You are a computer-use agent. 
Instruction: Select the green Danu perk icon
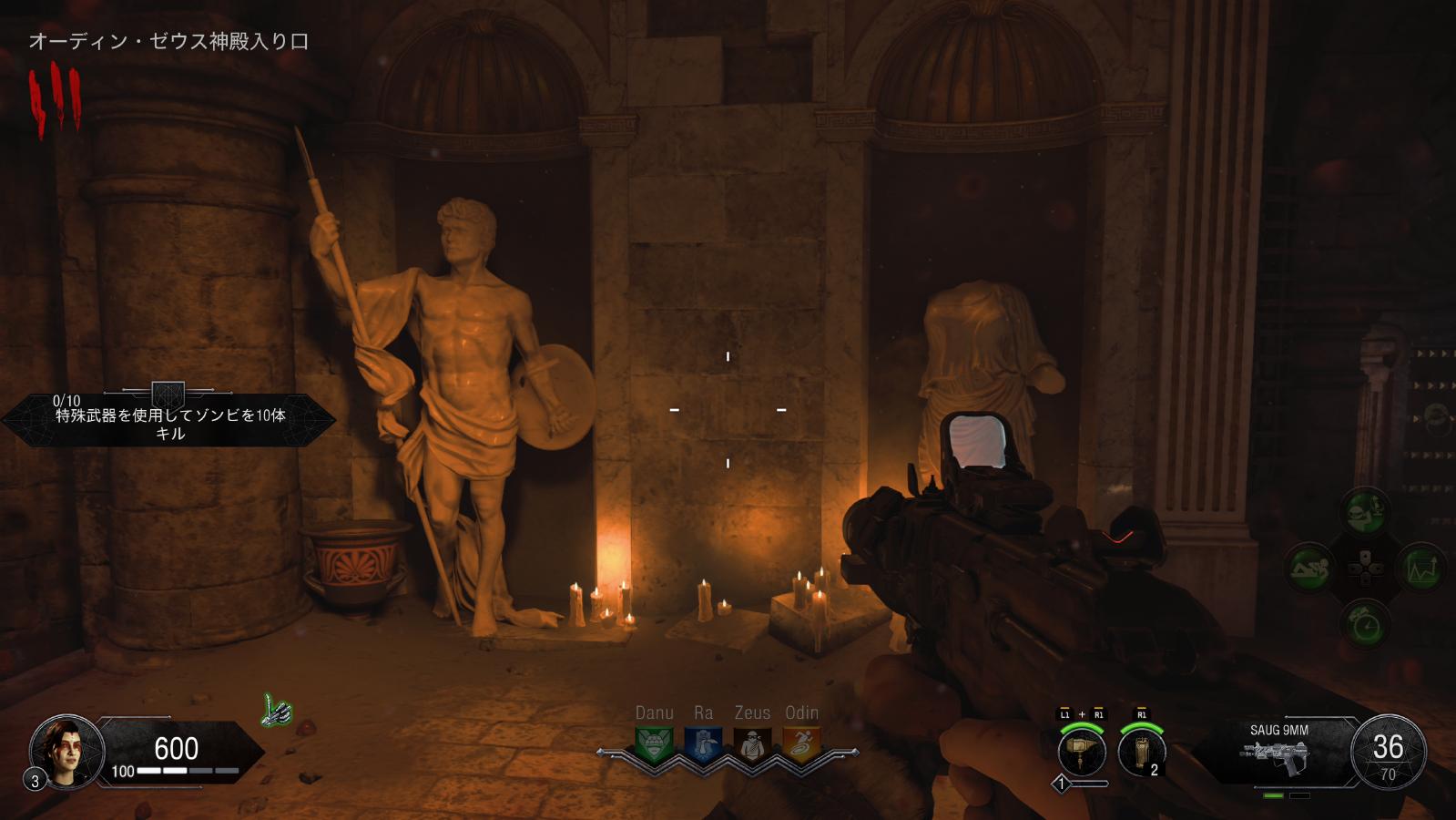(654, 744)
